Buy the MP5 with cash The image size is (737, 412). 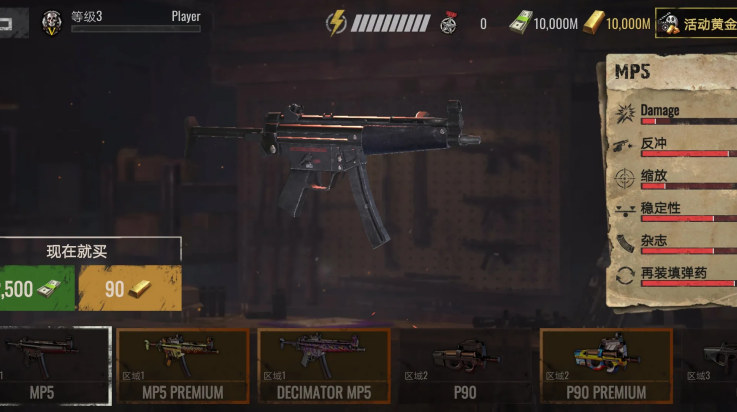pos(36,289)
